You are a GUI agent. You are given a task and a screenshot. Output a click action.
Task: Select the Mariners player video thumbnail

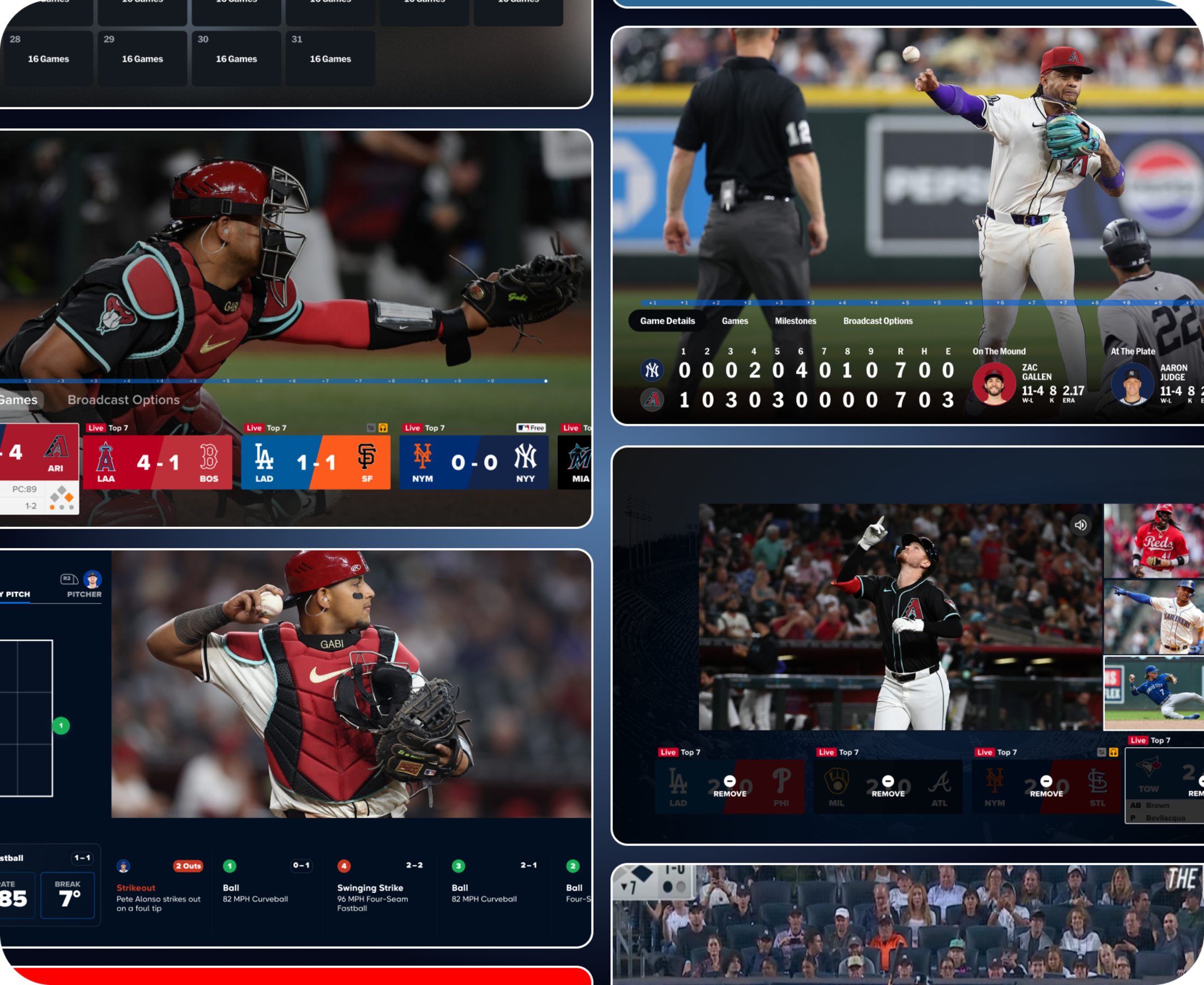[1153, 617]
